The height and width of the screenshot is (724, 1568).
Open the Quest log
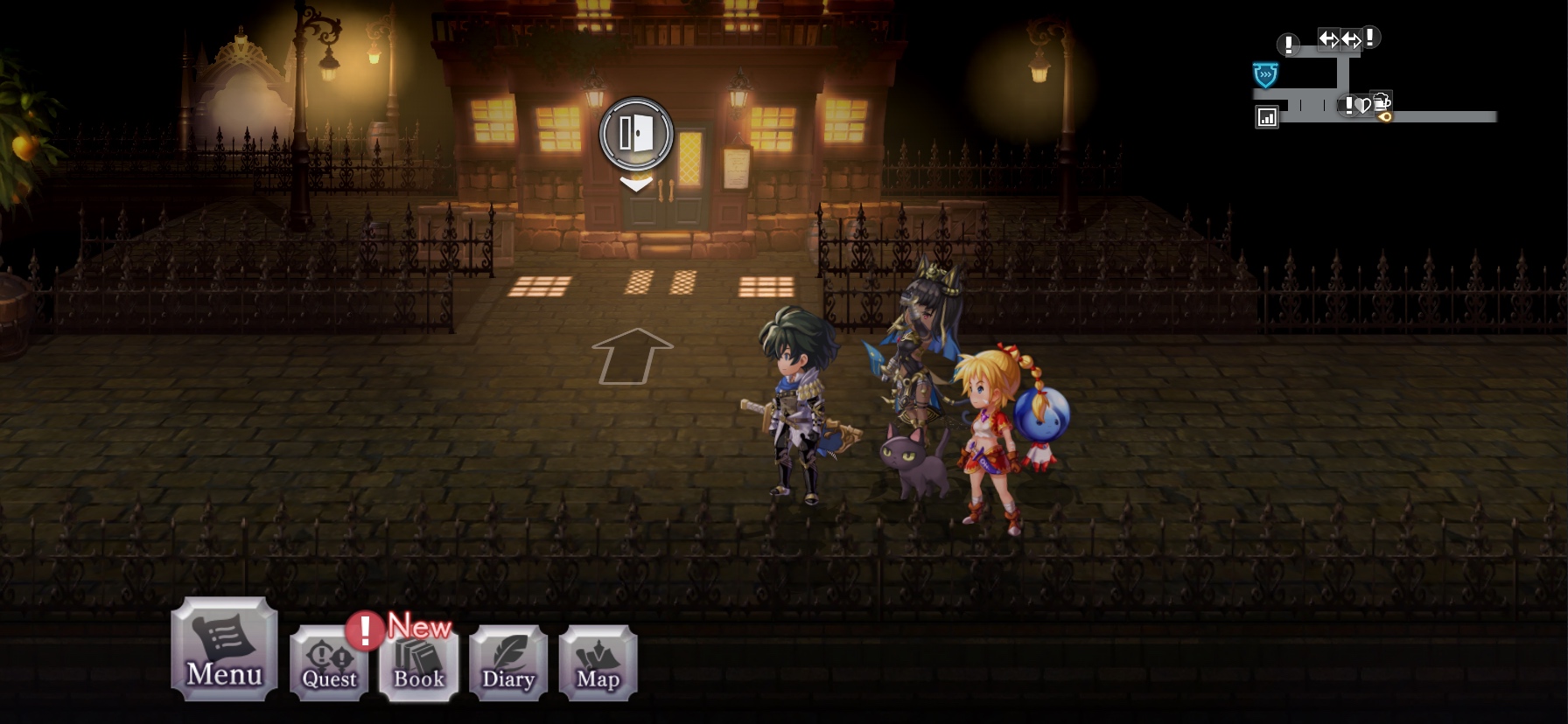point(329,663)
